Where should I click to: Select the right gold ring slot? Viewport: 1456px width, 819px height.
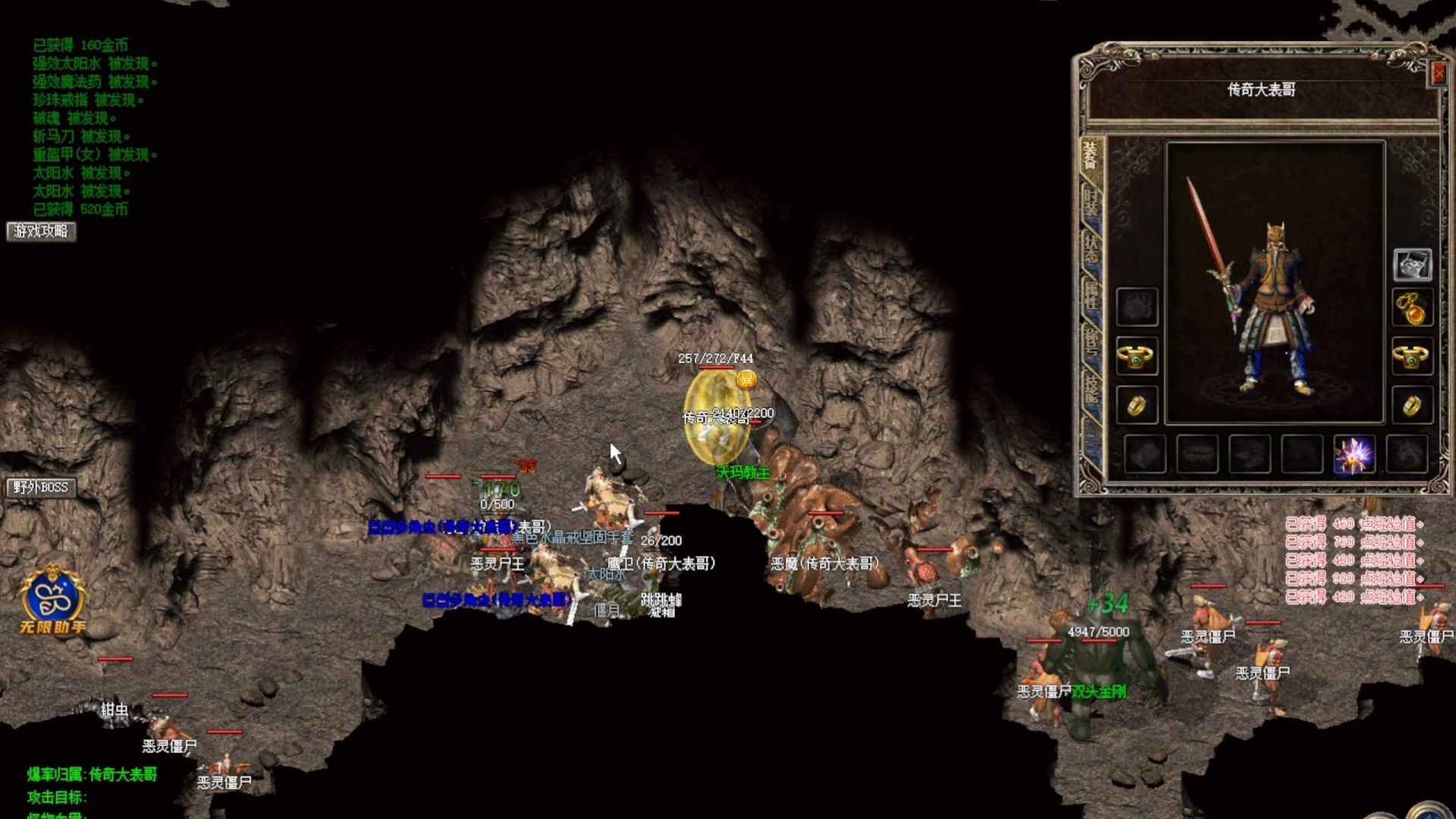click(x=1411, y=406)
